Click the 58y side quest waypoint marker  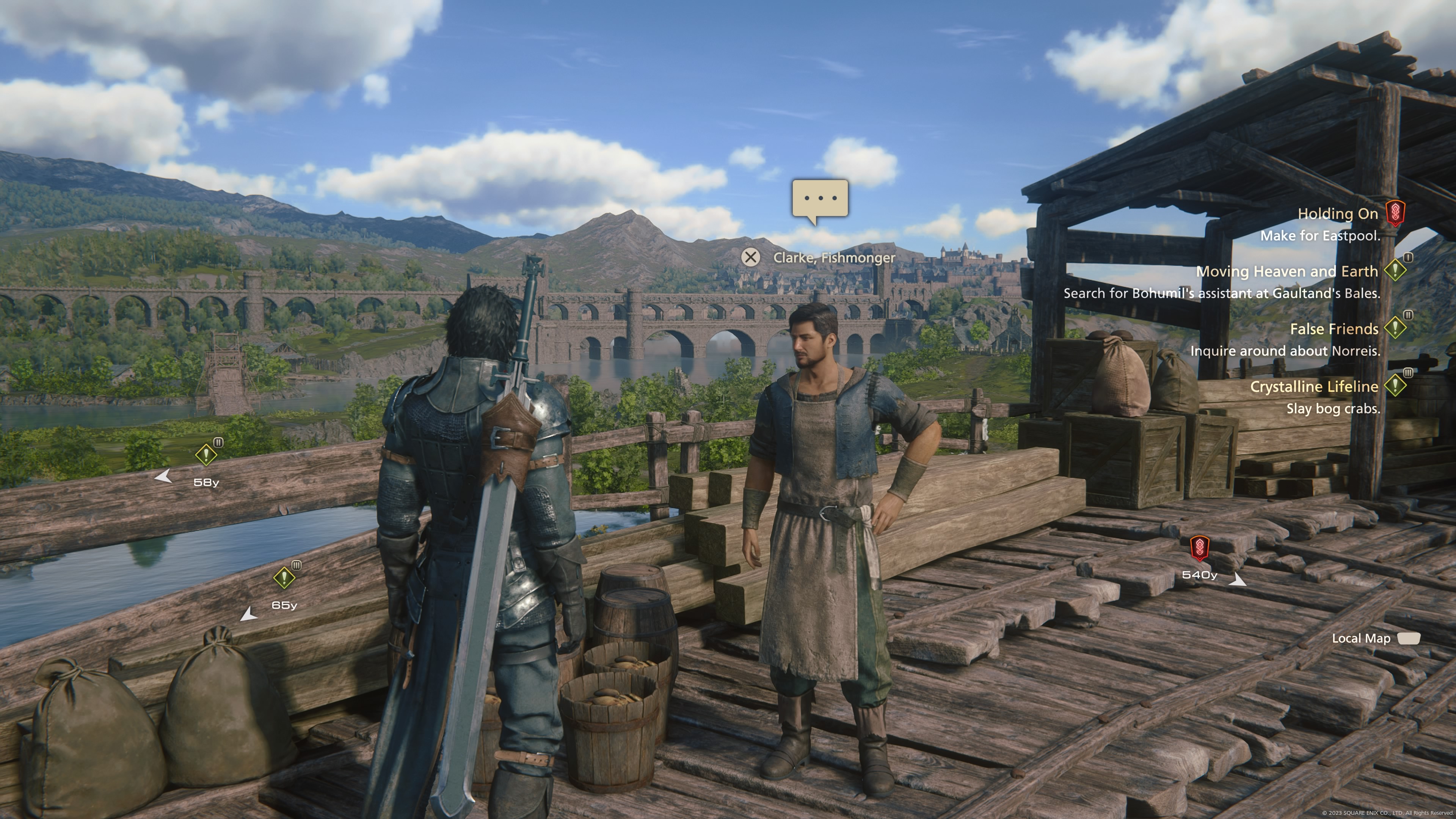[206, 455]
